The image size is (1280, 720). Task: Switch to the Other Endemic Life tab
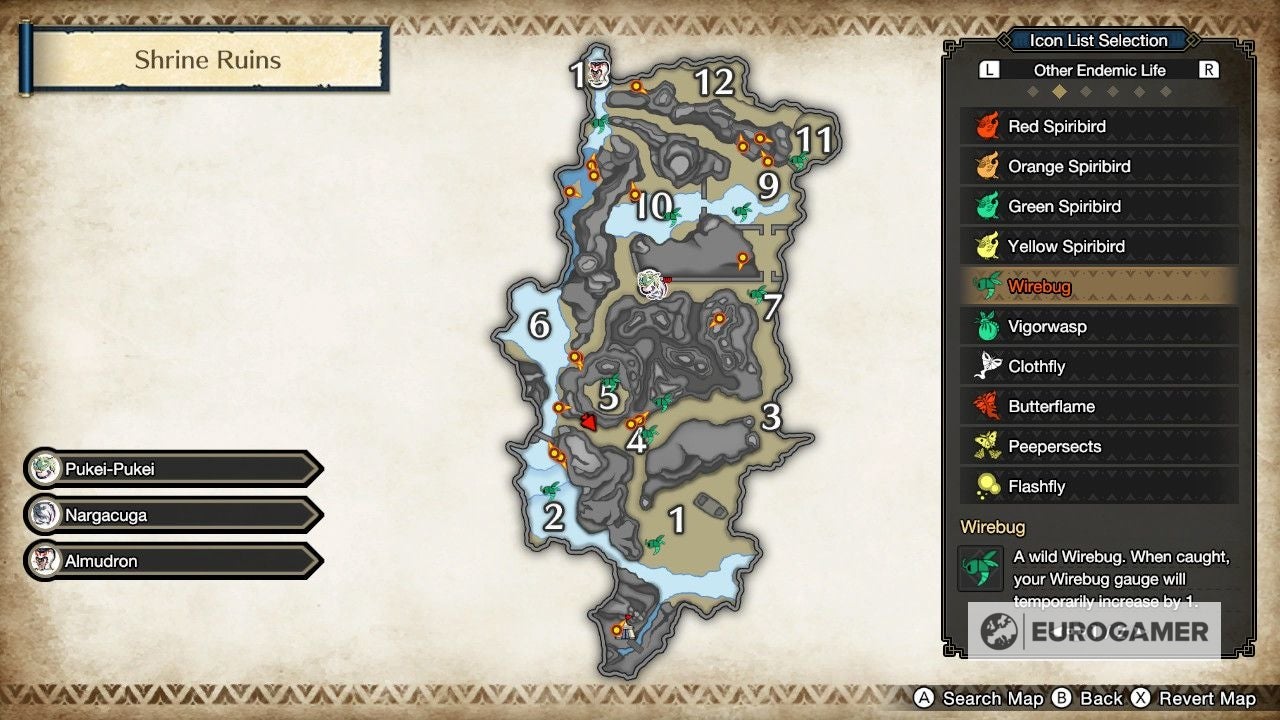tap(1098, 70)
